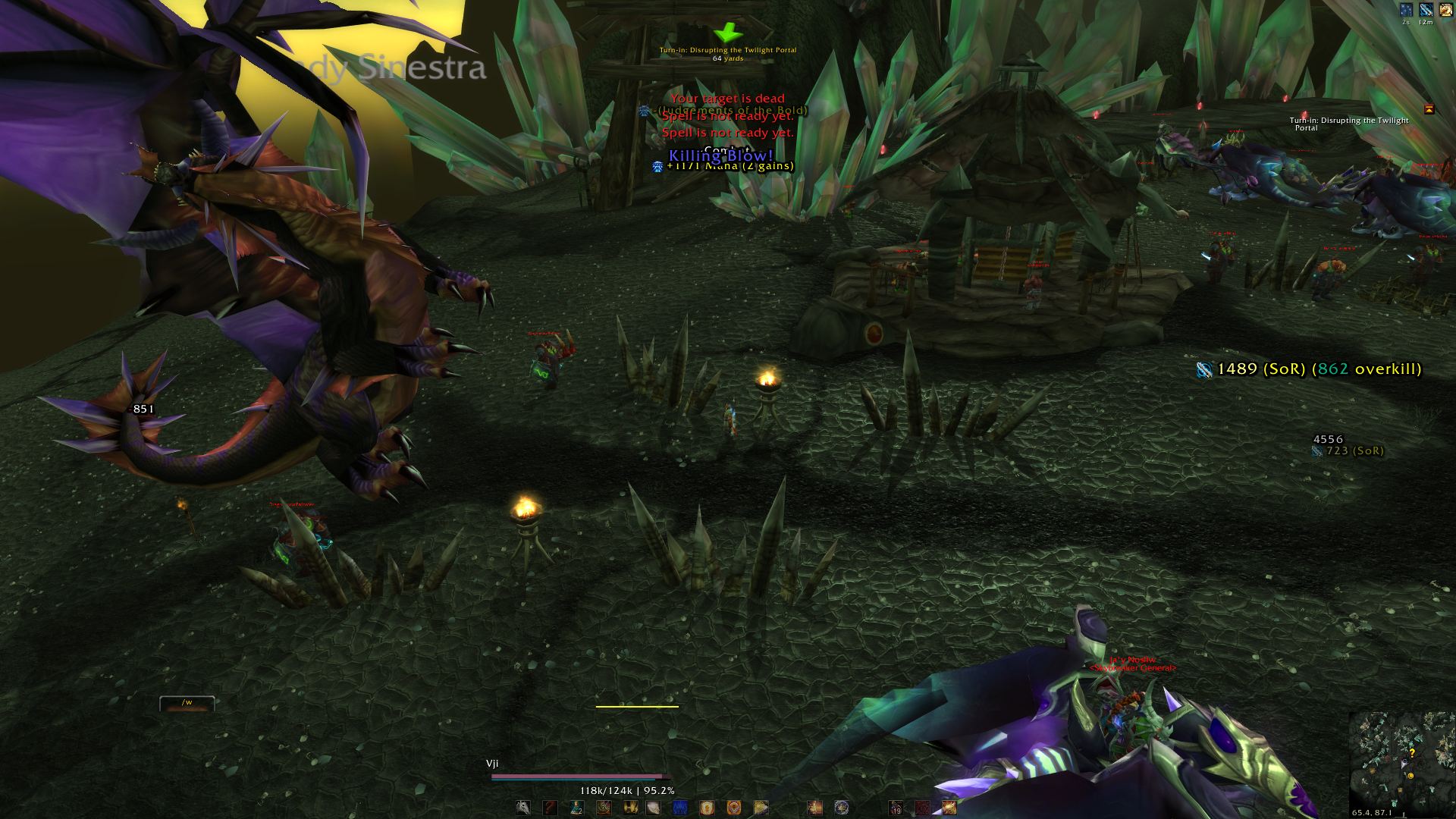Screen dimensions: 1456x819
Task: Select the golden buff icon in top corner
Action: coord(1446,10)
